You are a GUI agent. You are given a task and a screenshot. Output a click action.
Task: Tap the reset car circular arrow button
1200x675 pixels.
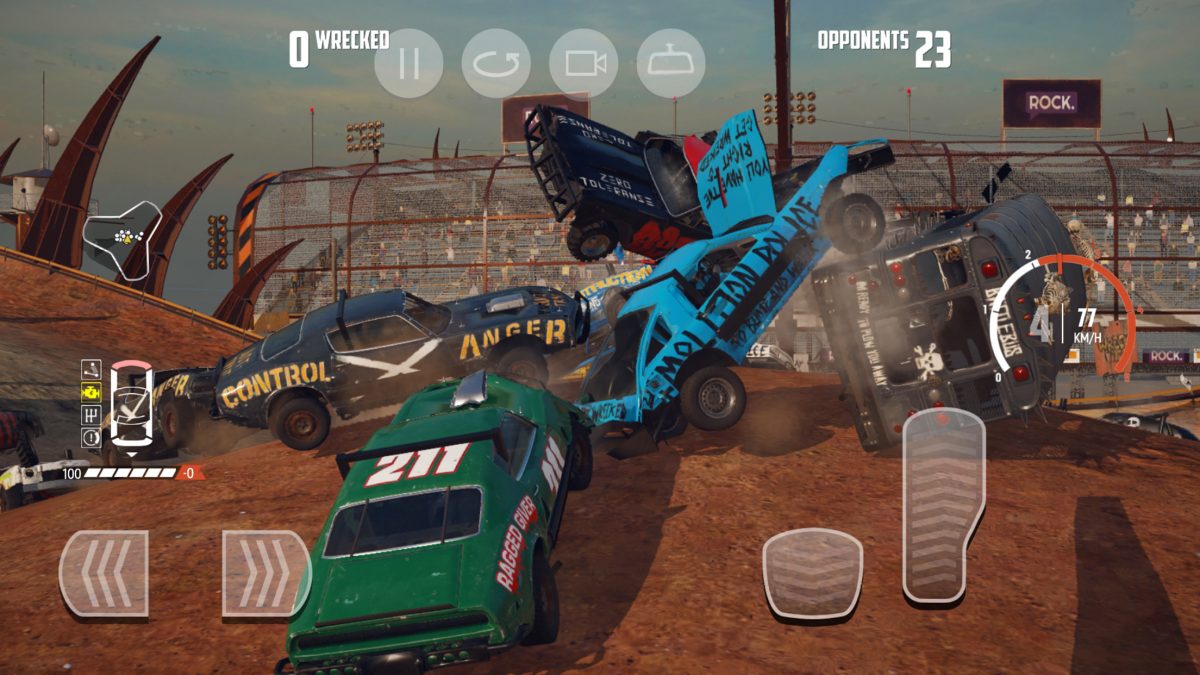click(496, 63)
